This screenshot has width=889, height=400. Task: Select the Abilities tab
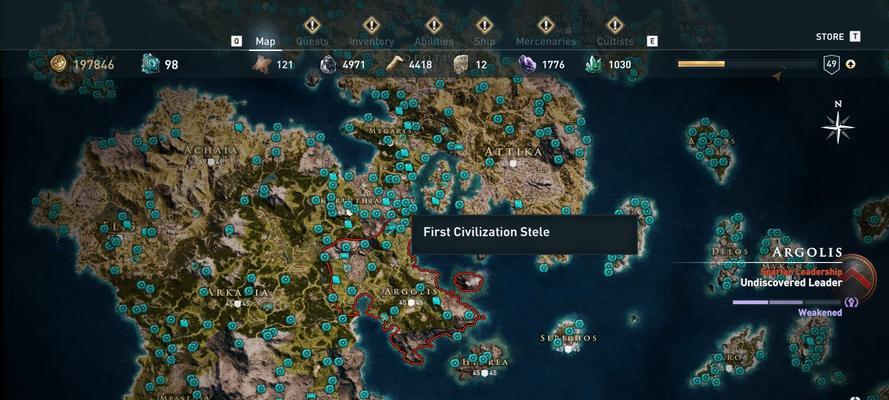(x=434, y=41)
